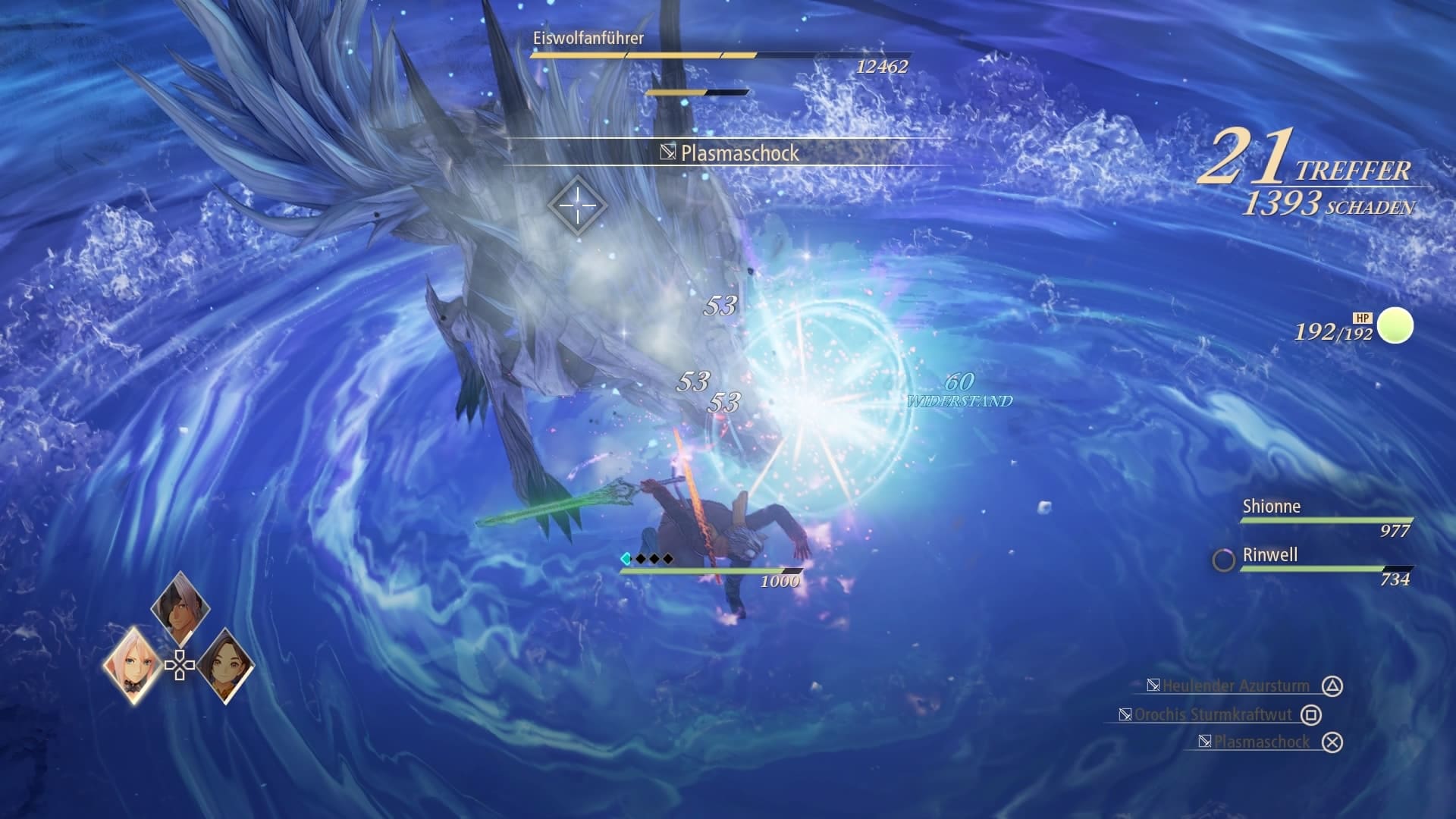
Task: Activate the Plasmaschock arte in the arte list
Action: pyautogui.click(x=1262, y=742)
